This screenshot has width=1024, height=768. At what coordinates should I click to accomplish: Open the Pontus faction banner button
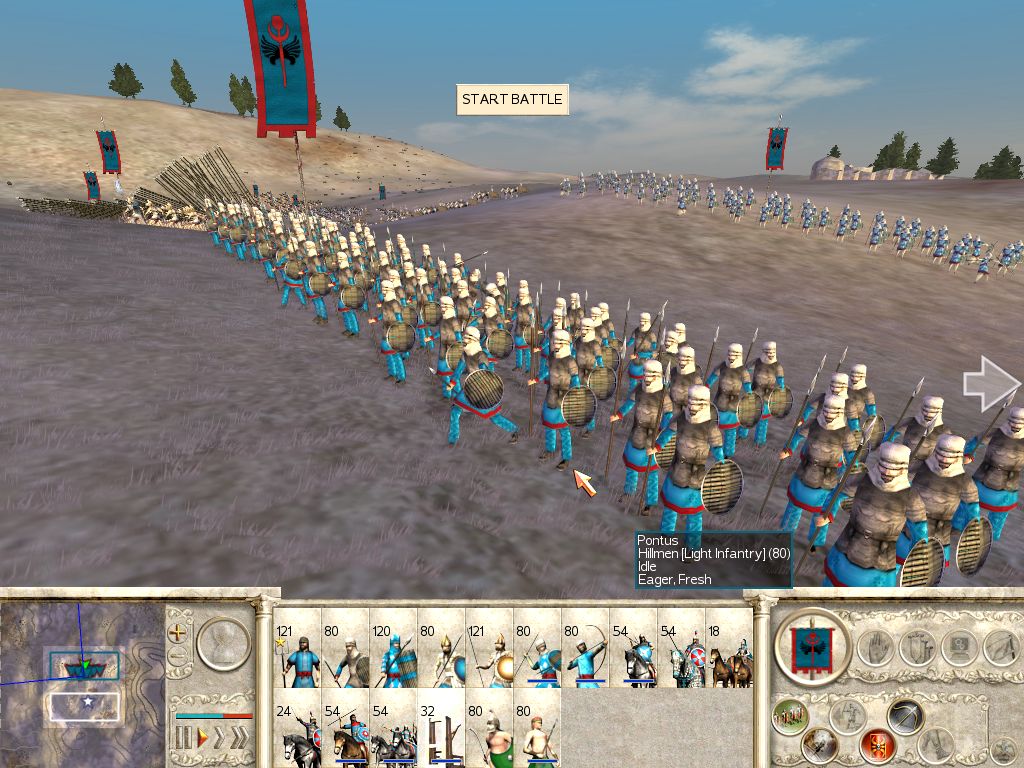coord(812,646)
